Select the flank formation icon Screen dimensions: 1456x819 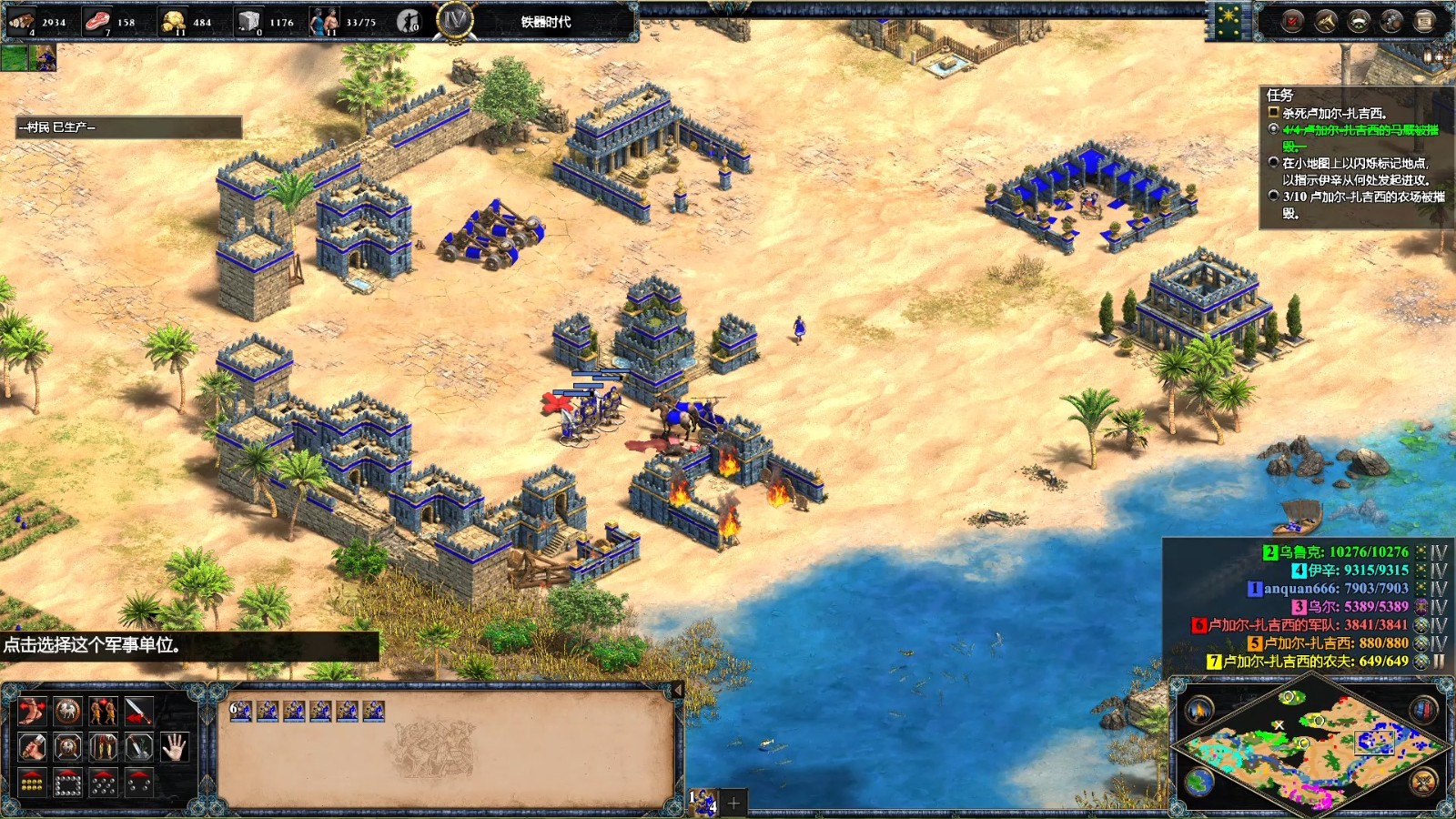(x=138, y=783)
